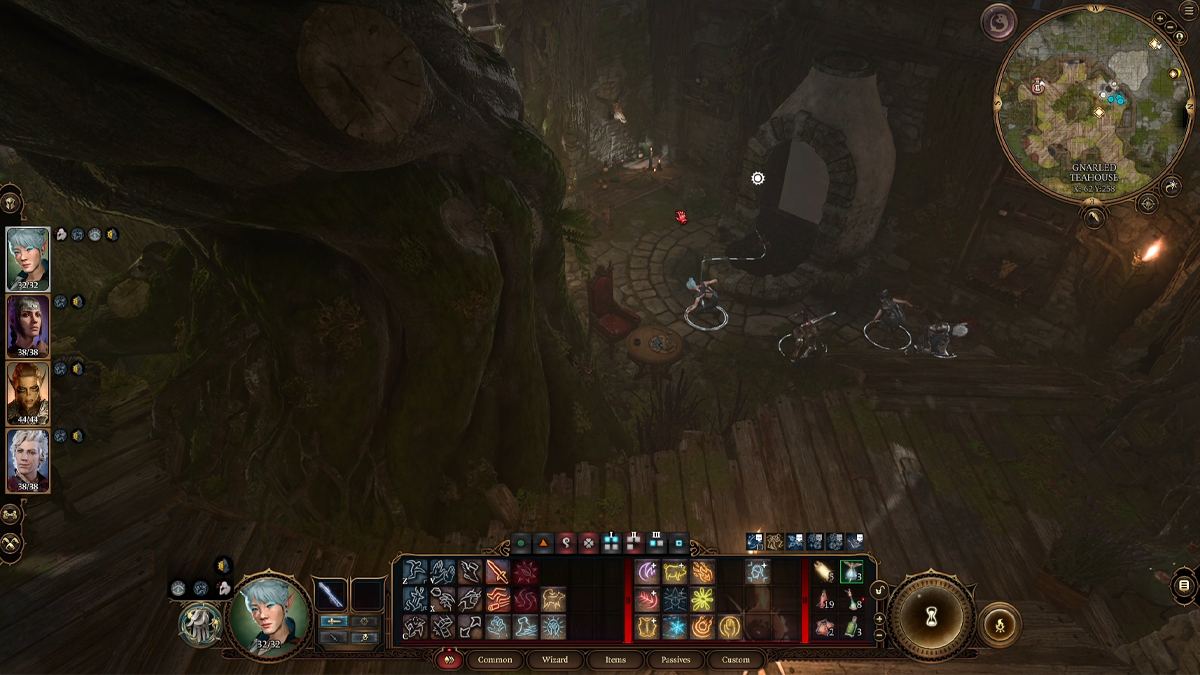
Task: Open the Items hotbar tab
Action: click(616, 660)
